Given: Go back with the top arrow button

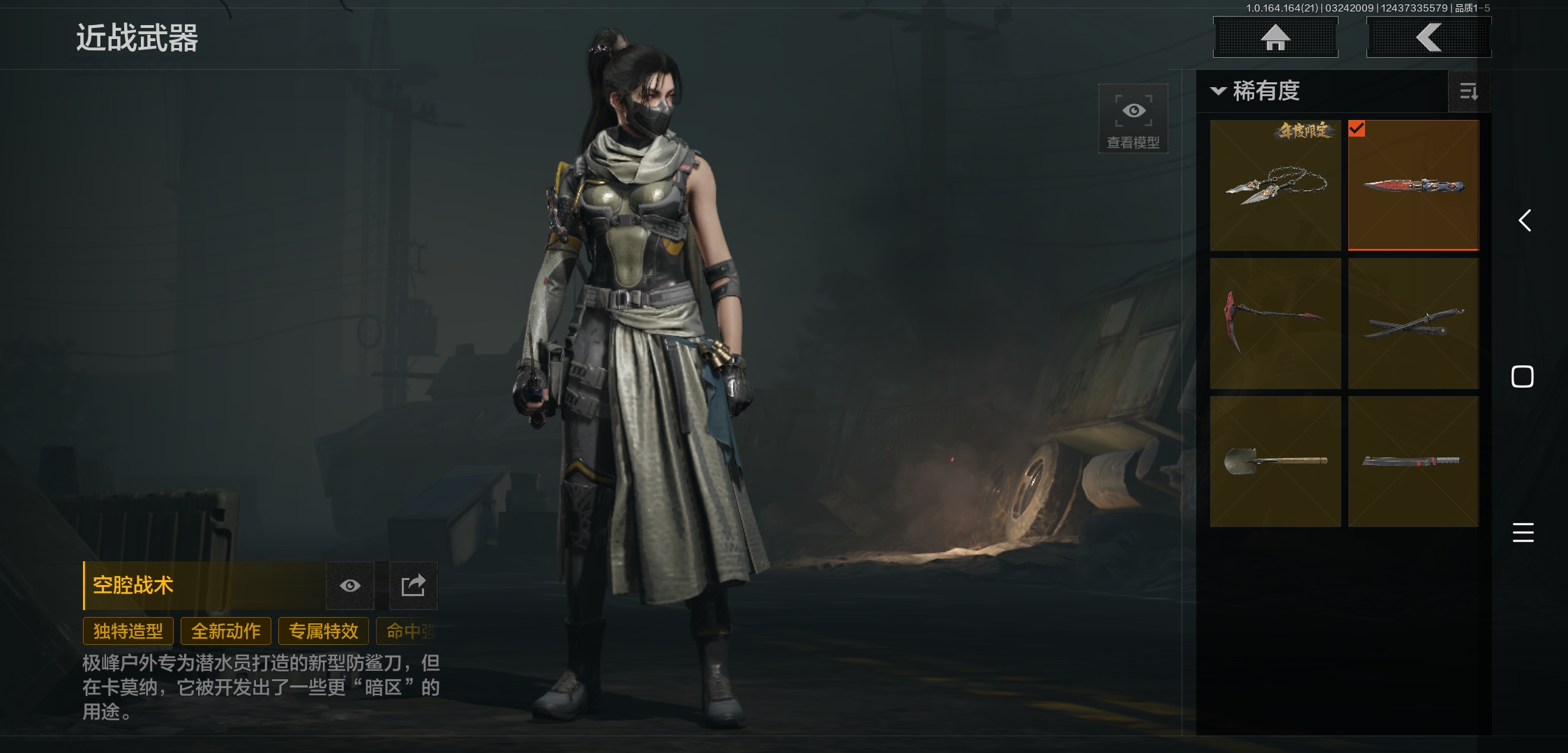Looking at the screenshot, I should point(1428,38).
